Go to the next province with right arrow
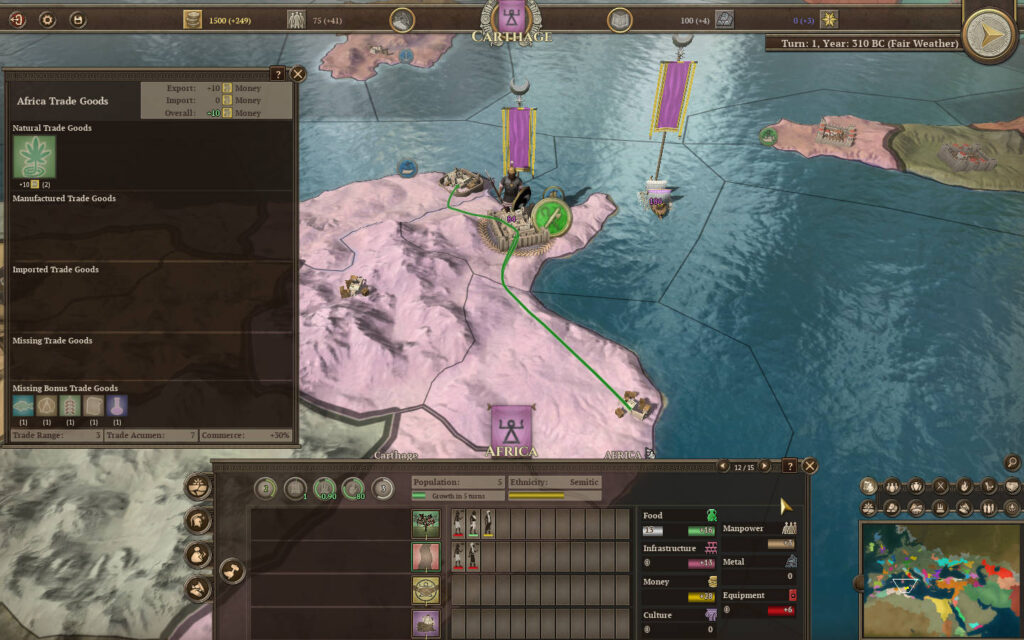 [765, 466]
